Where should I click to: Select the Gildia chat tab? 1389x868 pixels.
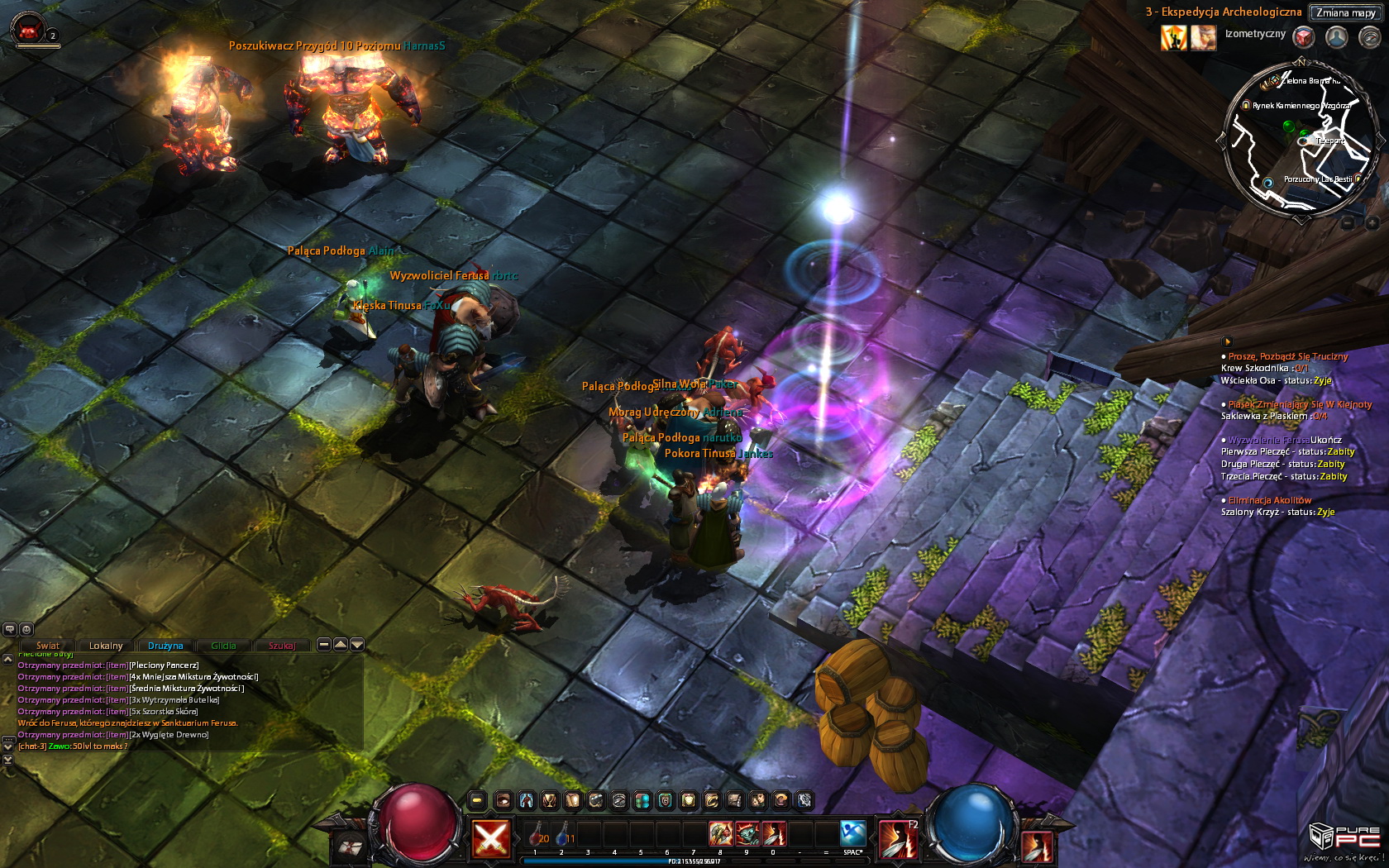point(223,646)
